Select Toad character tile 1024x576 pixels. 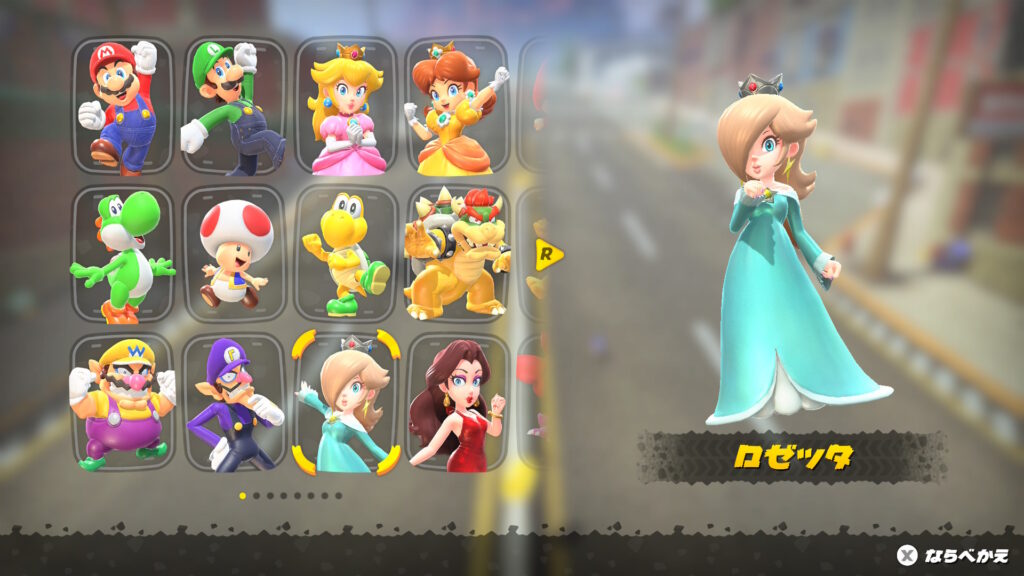pos(234,254)
